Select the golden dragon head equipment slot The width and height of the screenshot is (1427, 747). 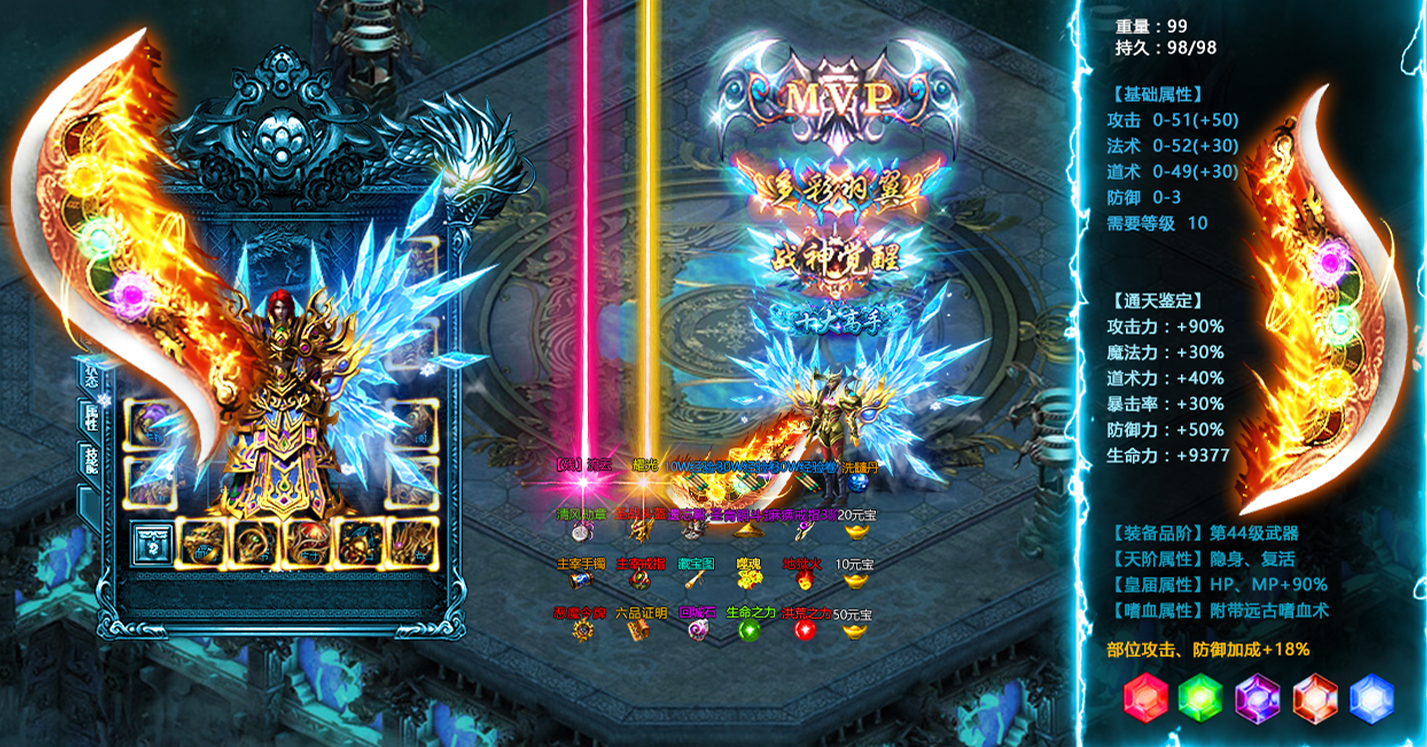(x=202, y=544)
